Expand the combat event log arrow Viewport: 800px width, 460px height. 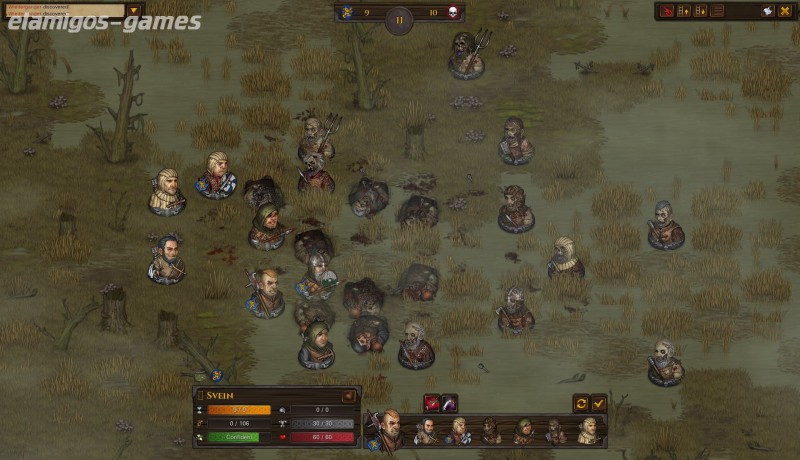(x=134, y=10)
